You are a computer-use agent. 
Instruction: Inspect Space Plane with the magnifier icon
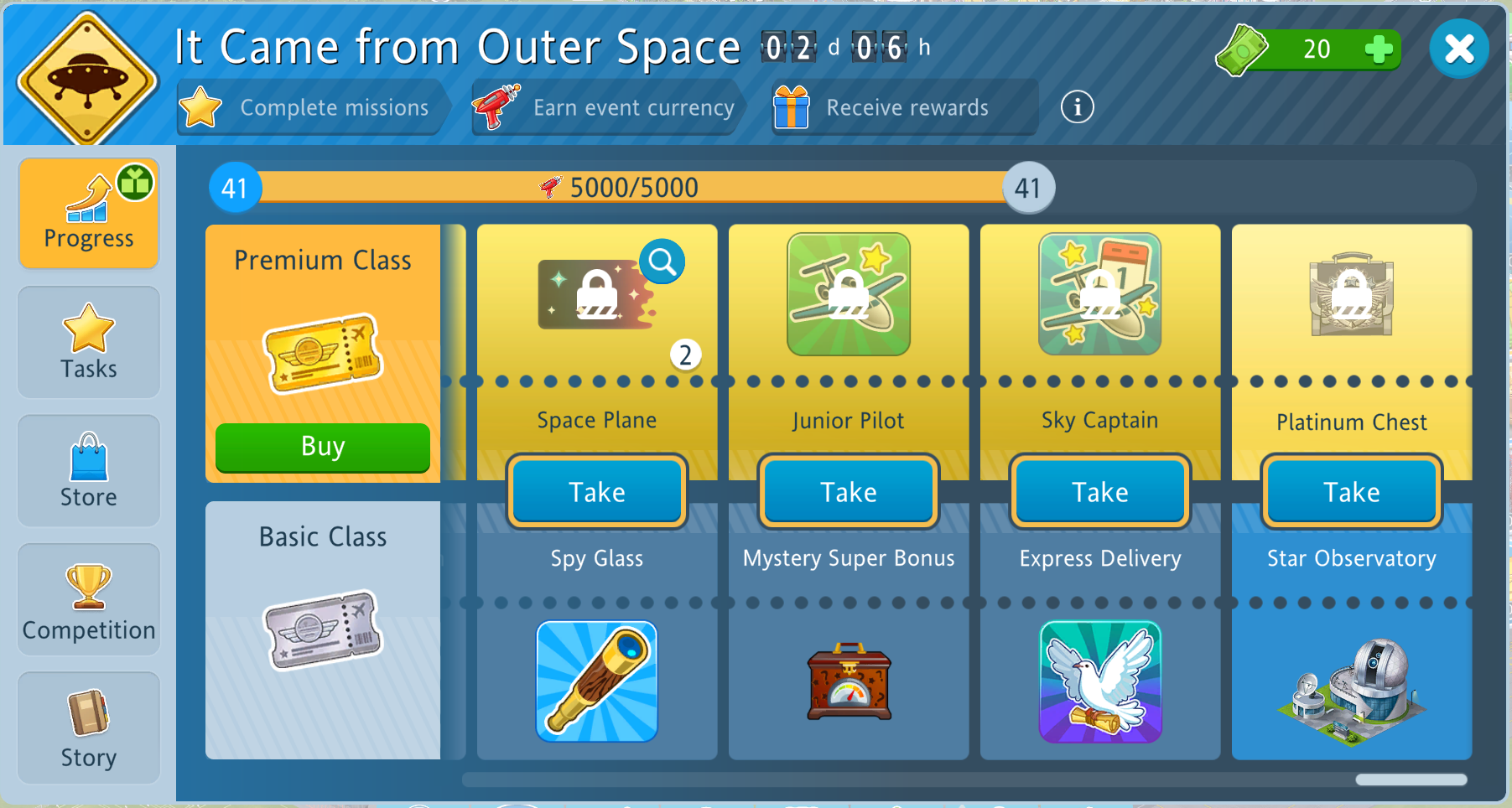662,262
